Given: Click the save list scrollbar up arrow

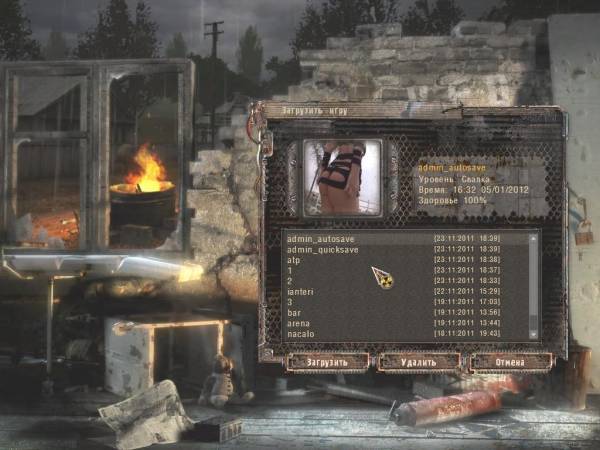Looking at the screenshot, I should click(534, 238).
